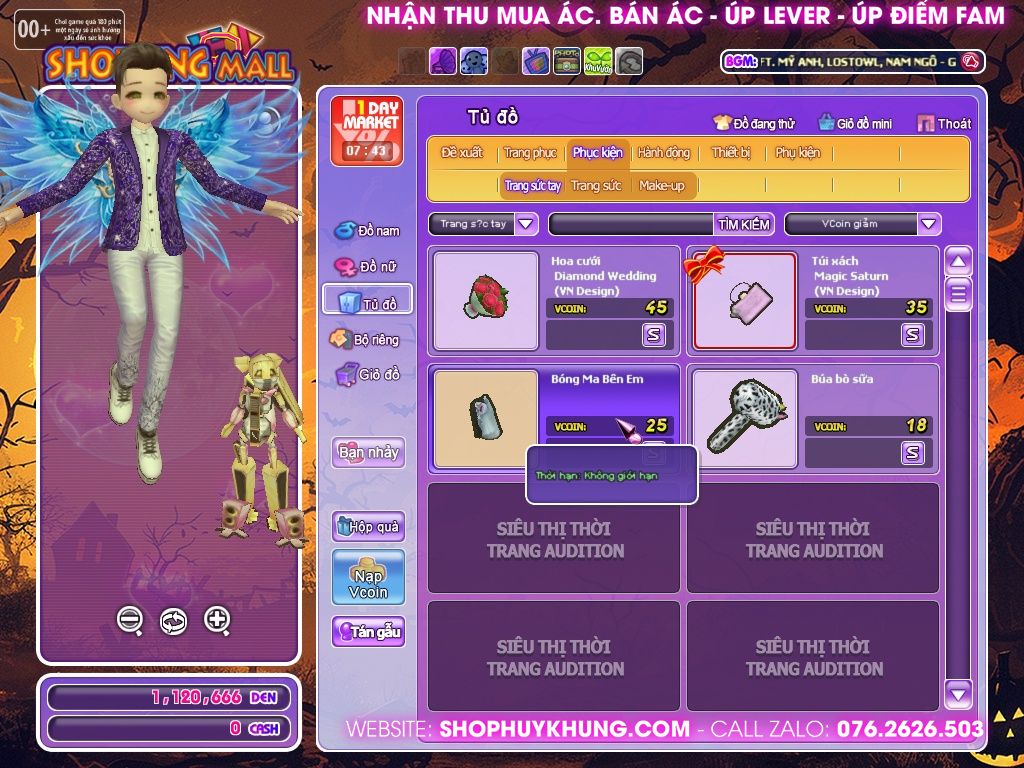
Task: Open the Bạn nhảy menu
Action: pos(368,452)
